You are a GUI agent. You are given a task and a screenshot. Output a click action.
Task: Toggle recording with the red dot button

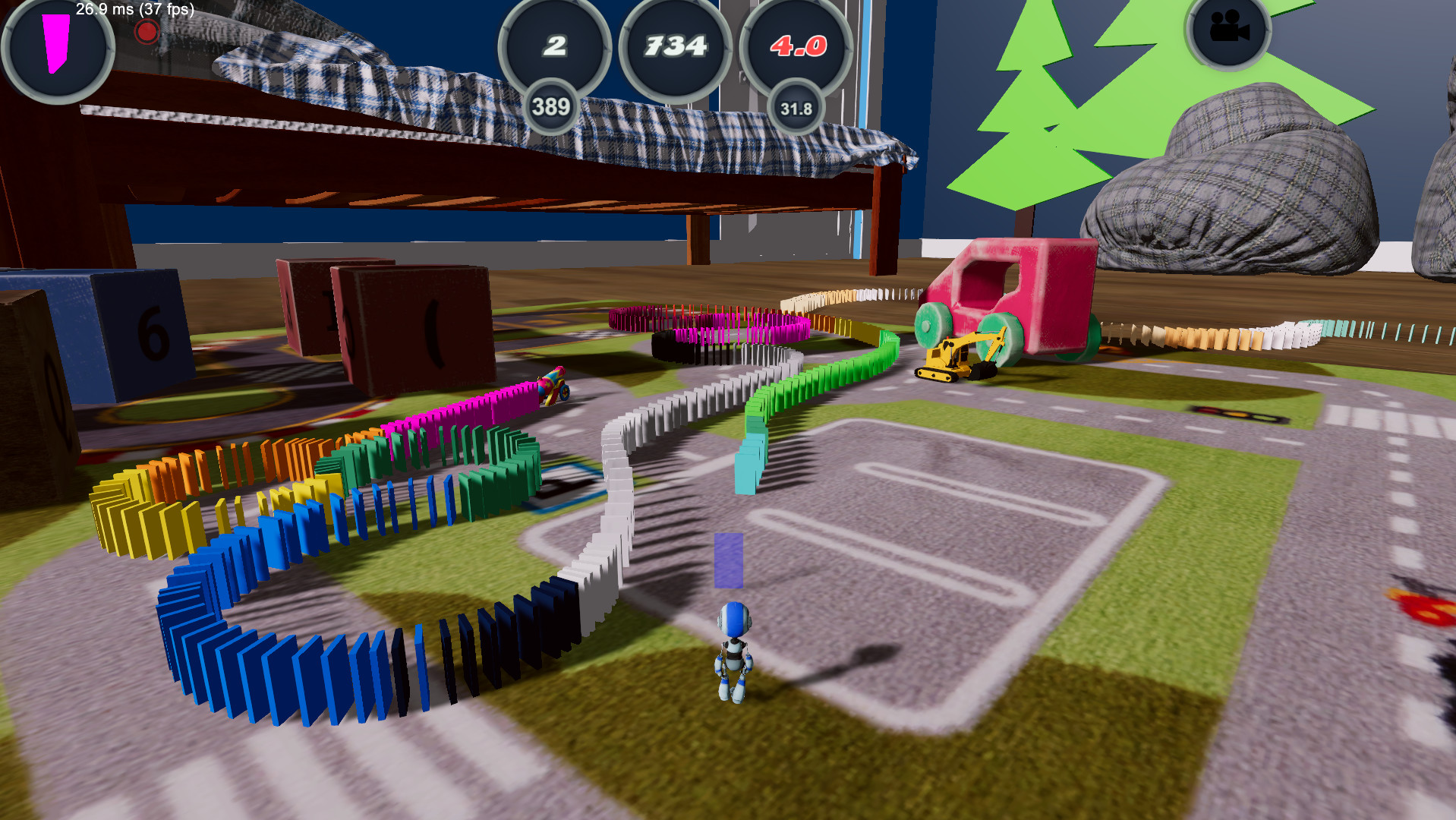tap(145, 31)
